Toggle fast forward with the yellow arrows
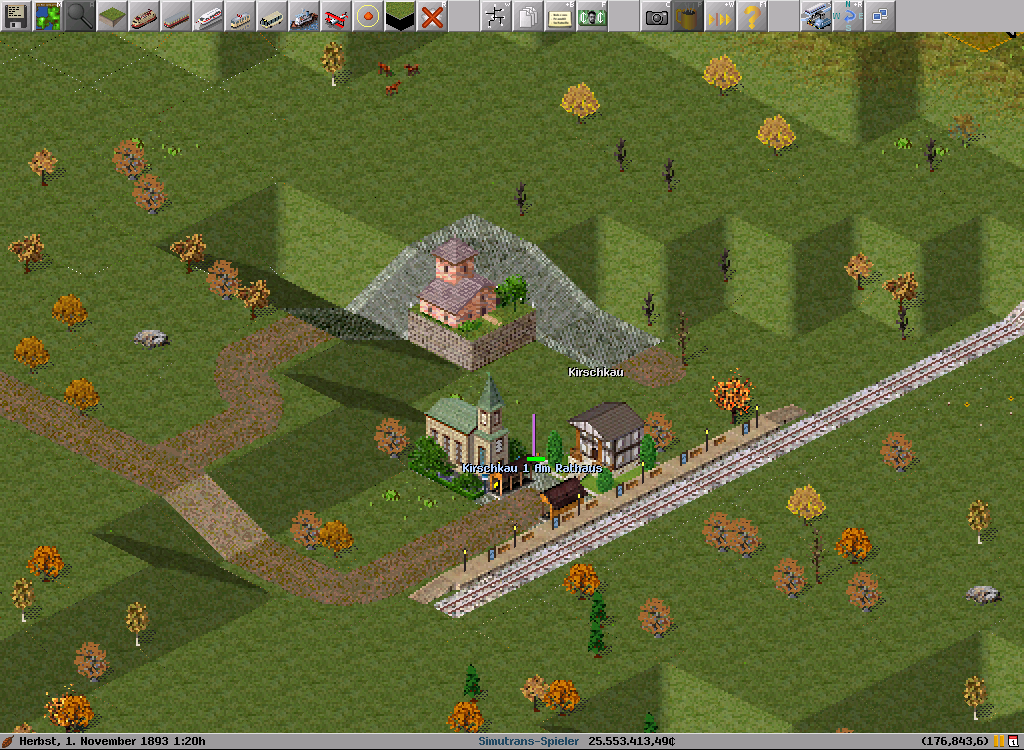The image size is (1024, 750). pos(720,16)
